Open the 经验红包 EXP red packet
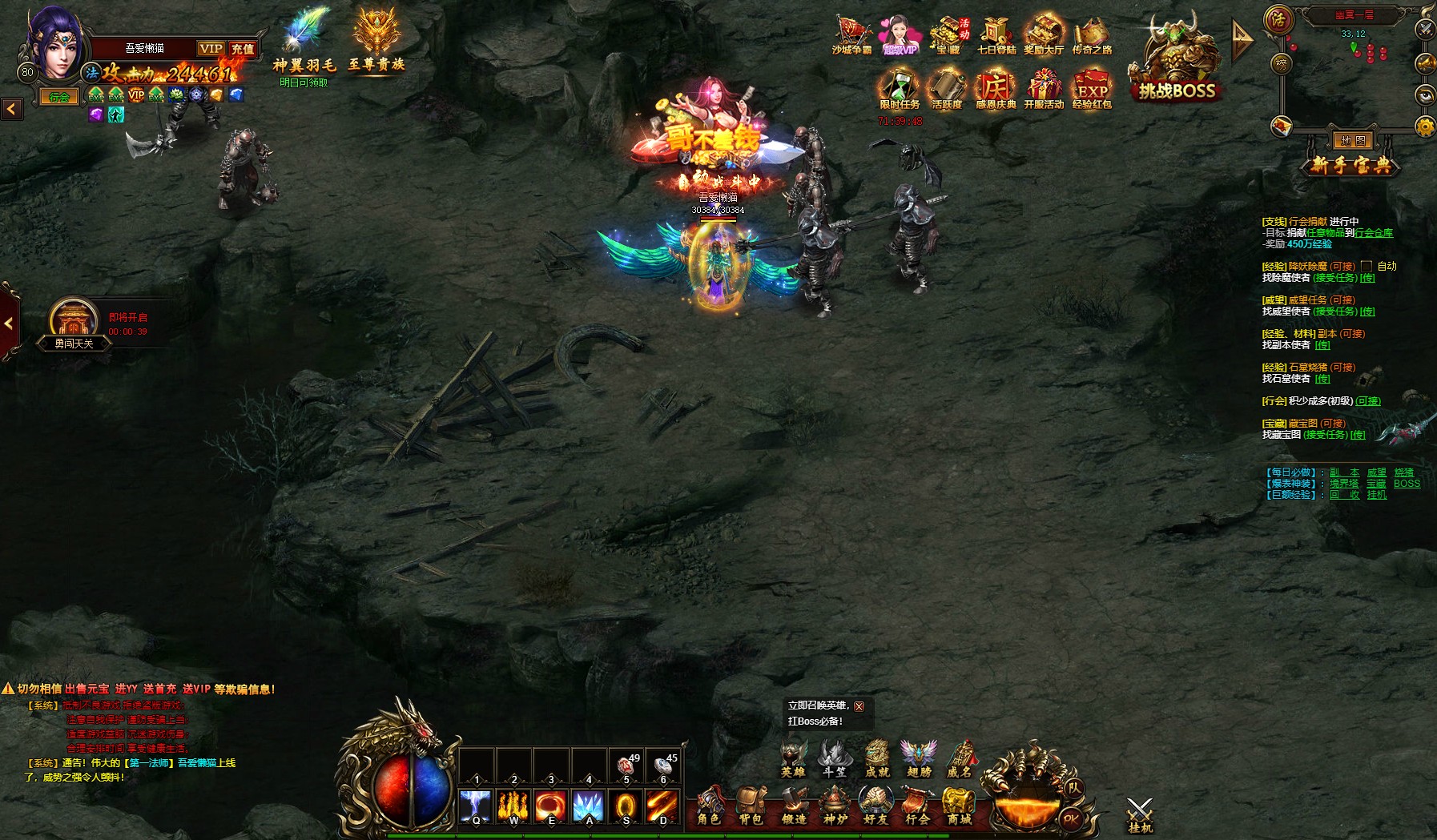Viewport: 1437px width, 840px height. pos(1092,89)
